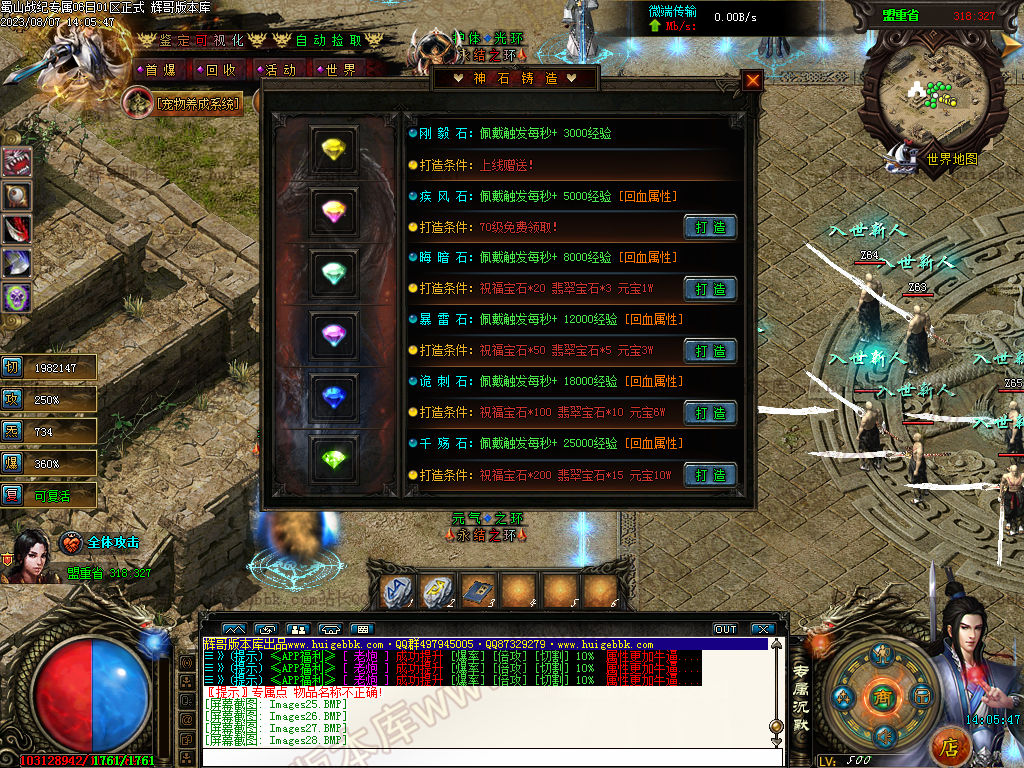Forge the 疾风石 with its 打造 button

[x=710, y=227]
